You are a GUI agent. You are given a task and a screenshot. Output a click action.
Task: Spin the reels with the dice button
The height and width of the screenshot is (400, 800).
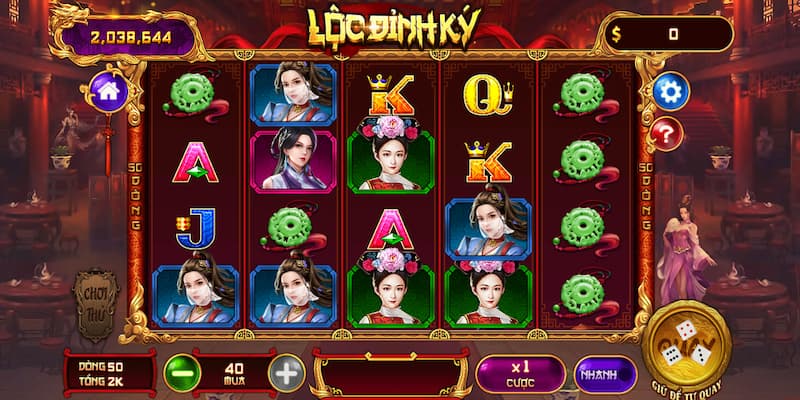point(687,341)
